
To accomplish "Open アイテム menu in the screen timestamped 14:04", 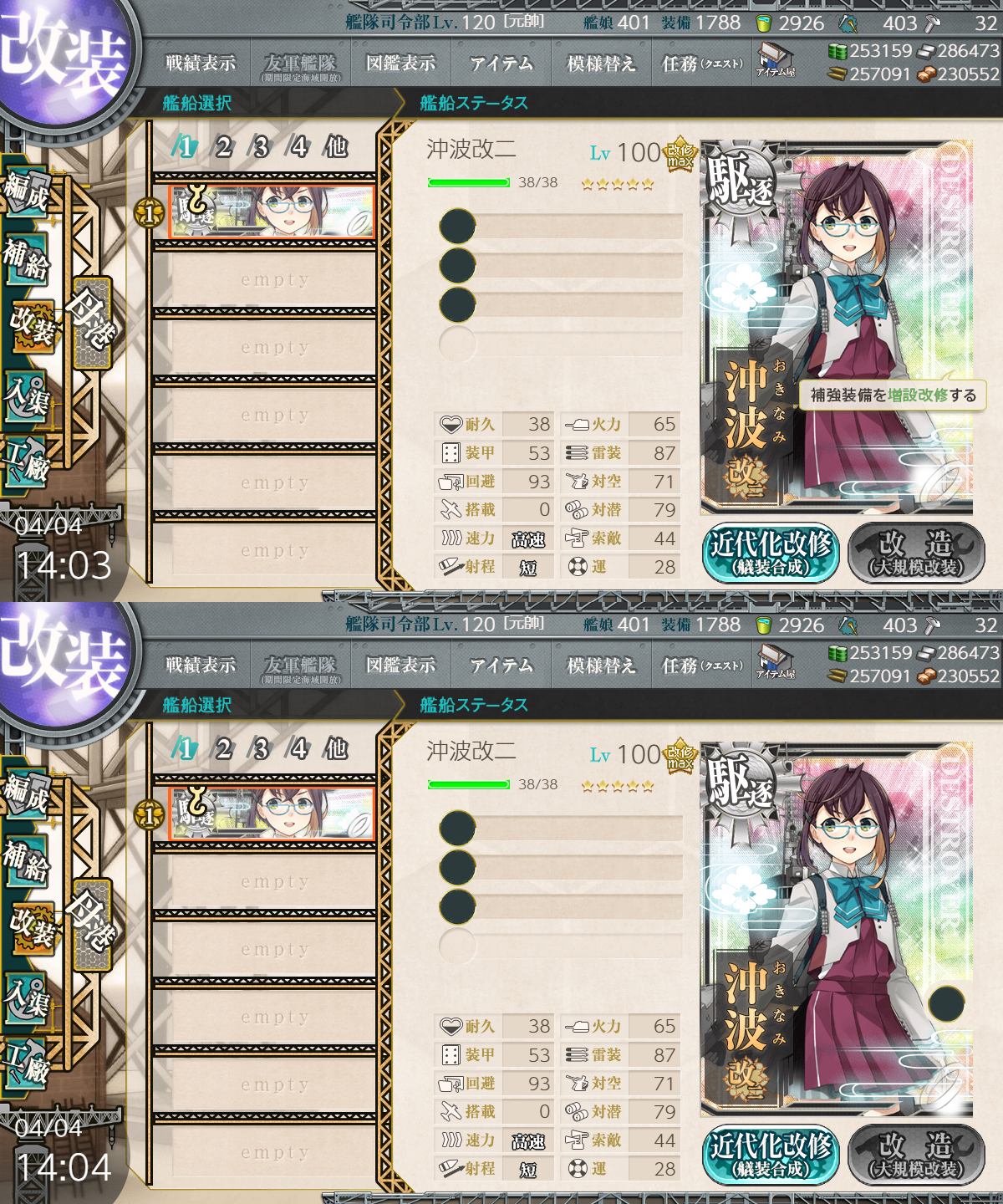I will point(501,666).
